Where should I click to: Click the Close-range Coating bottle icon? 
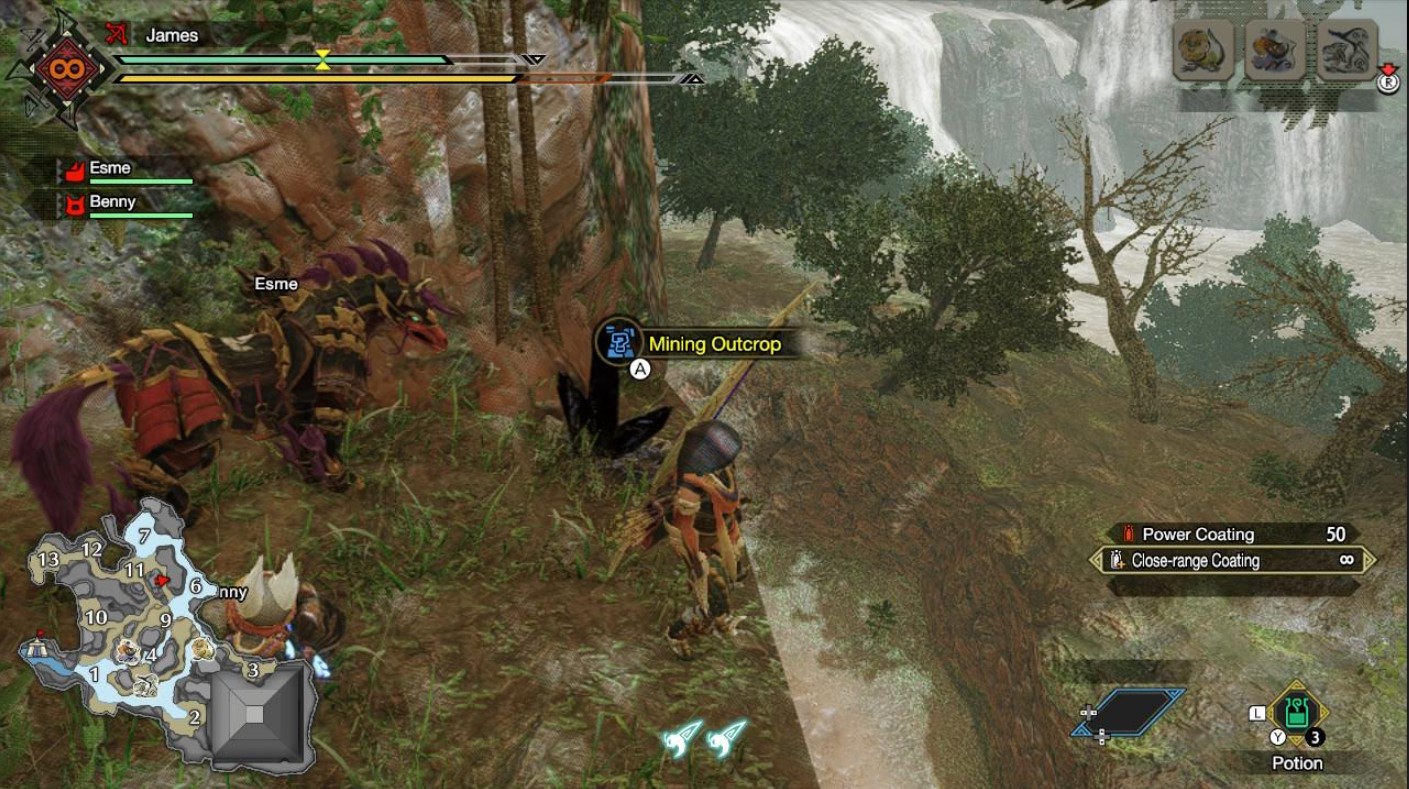point(1116,561)
